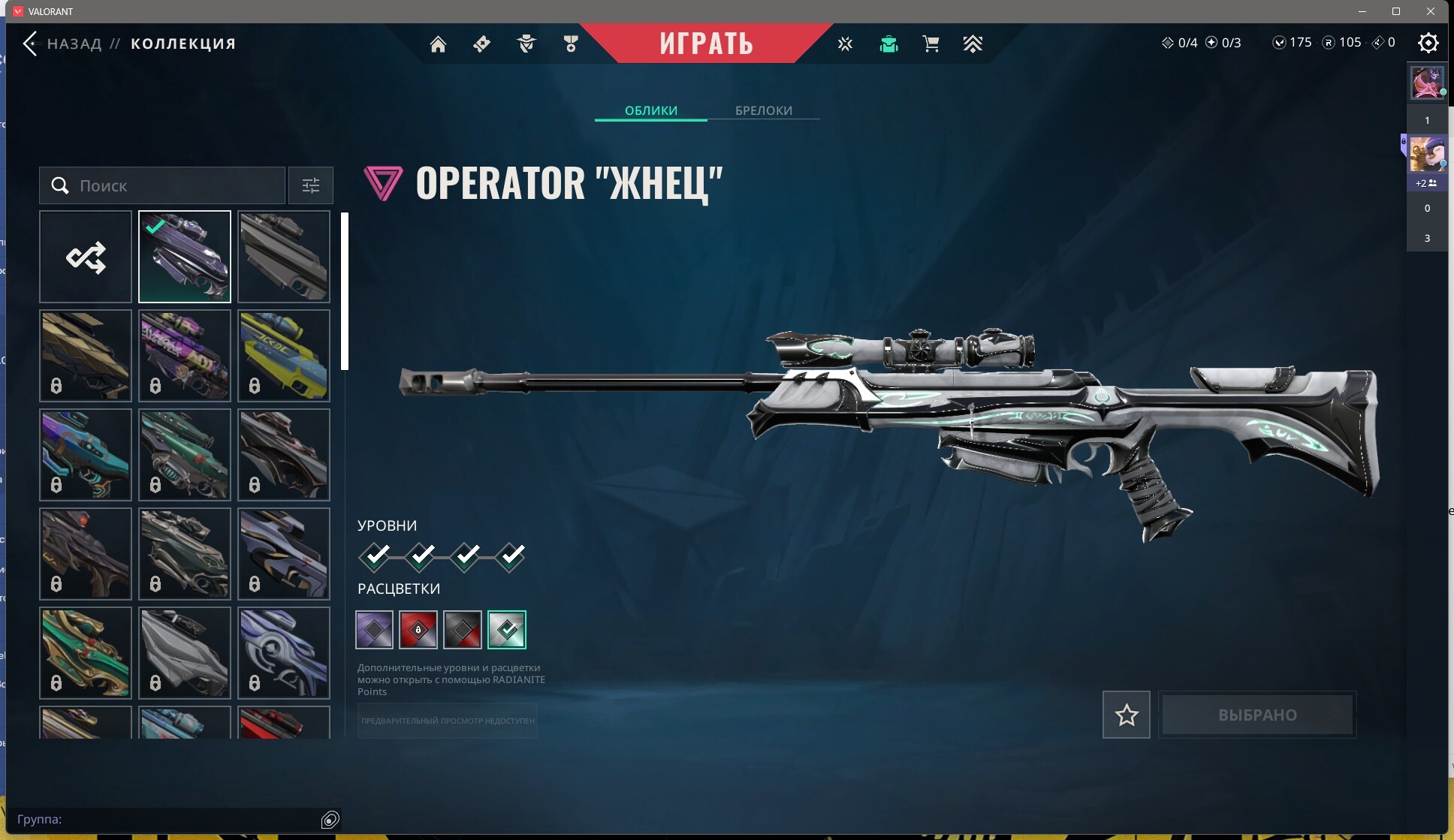Select the red locked color variant
The width and height of the screenshot is (1454, 840).
[418, 630]
